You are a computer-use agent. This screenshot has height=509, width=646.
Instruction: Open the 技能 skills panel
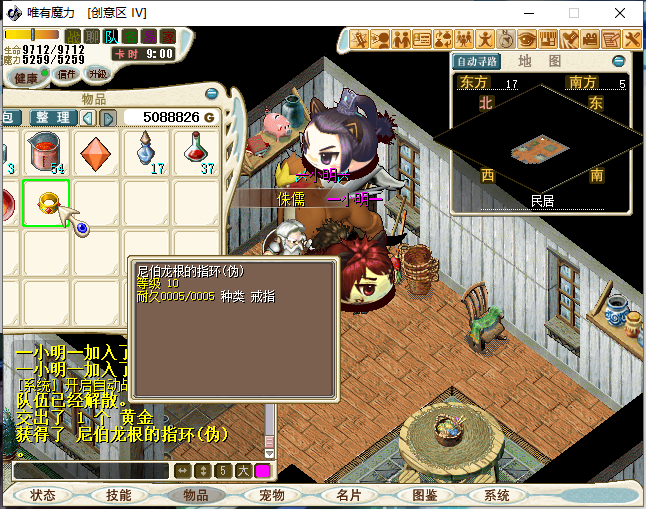pyautogui.click(x=118, y=495)
